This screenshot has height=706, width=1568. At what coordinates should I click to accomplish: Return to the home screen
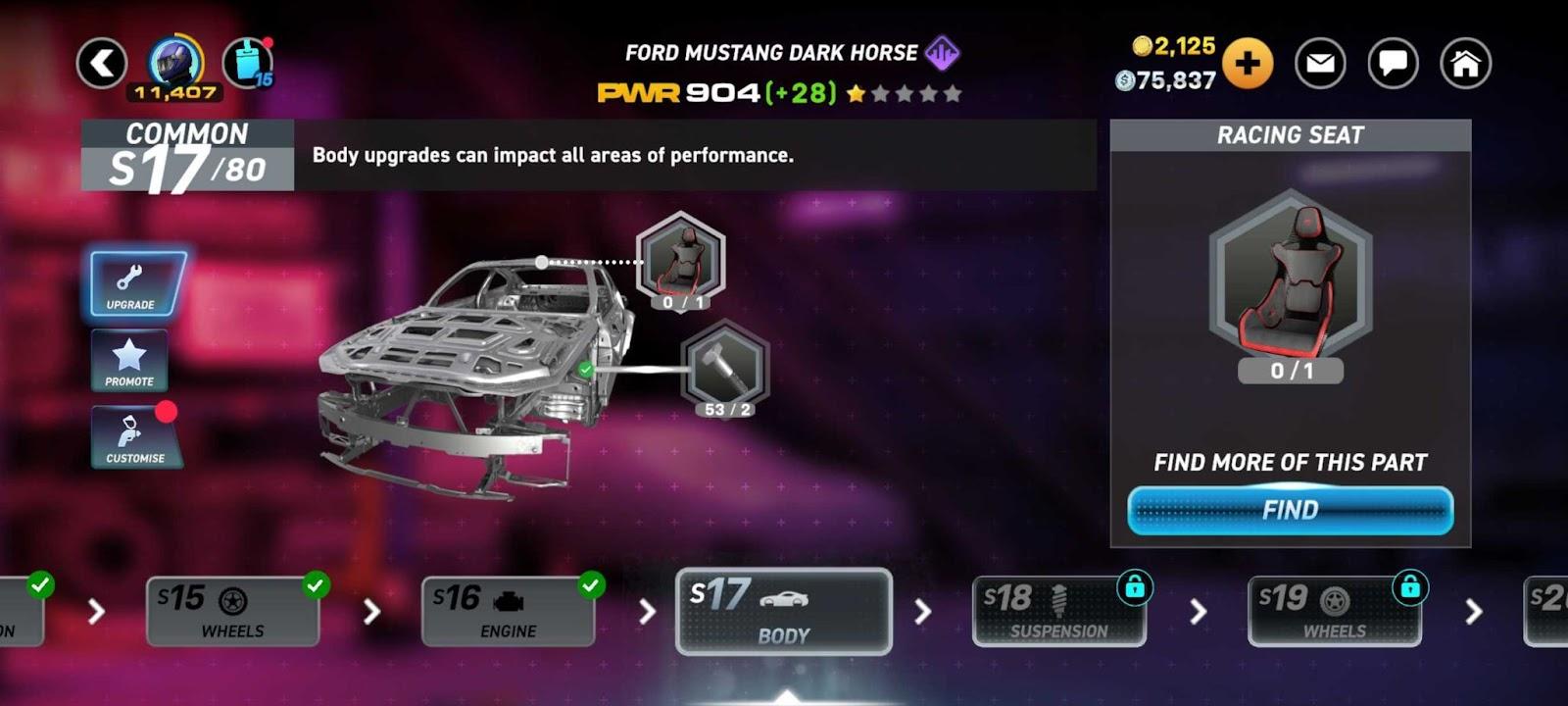point(1465,64)
